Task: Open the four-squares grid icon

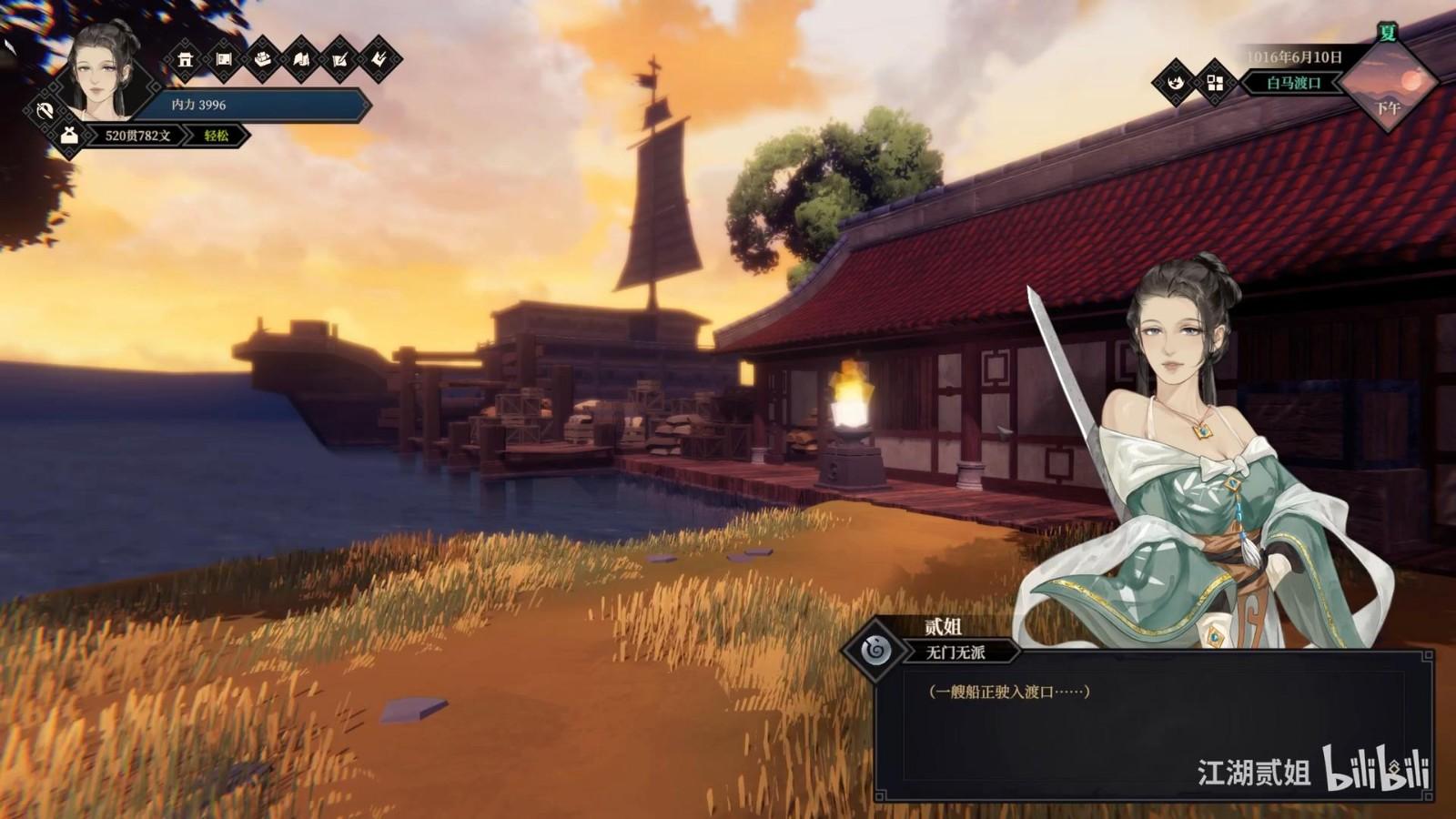Action: pos(1215,83)
